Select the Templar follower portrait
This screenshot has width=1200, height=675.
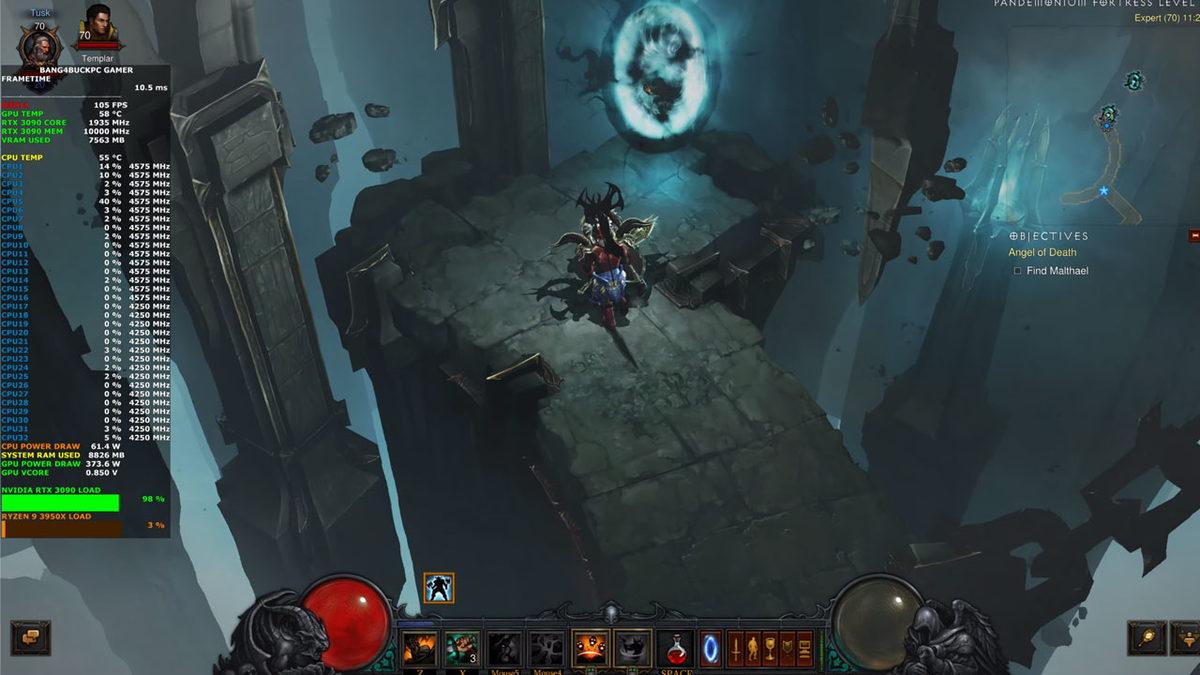(x=98, y=27)
